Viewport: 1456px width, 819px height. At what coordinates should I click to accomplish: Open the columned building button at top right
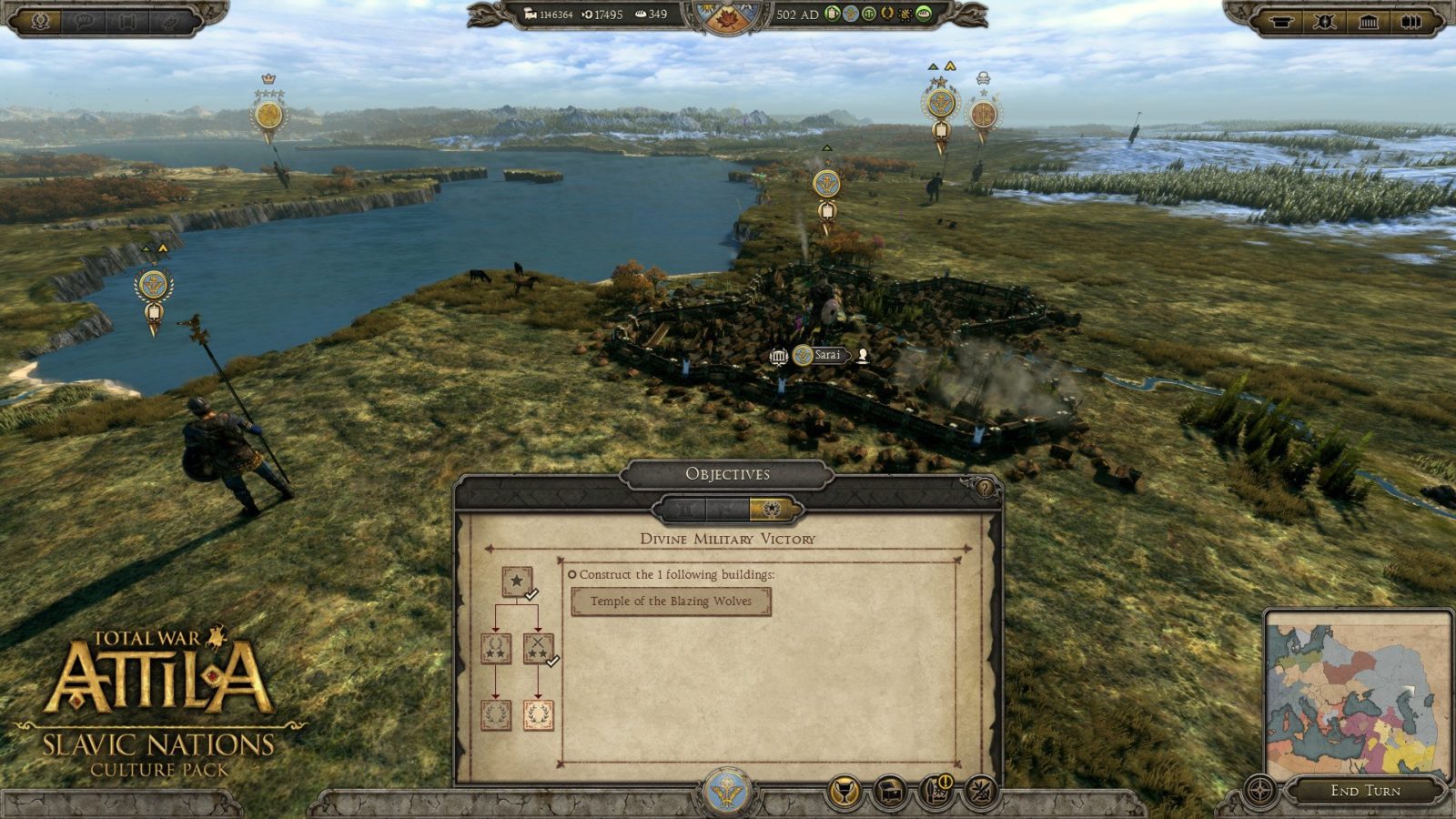click(x=1368, y=21)
